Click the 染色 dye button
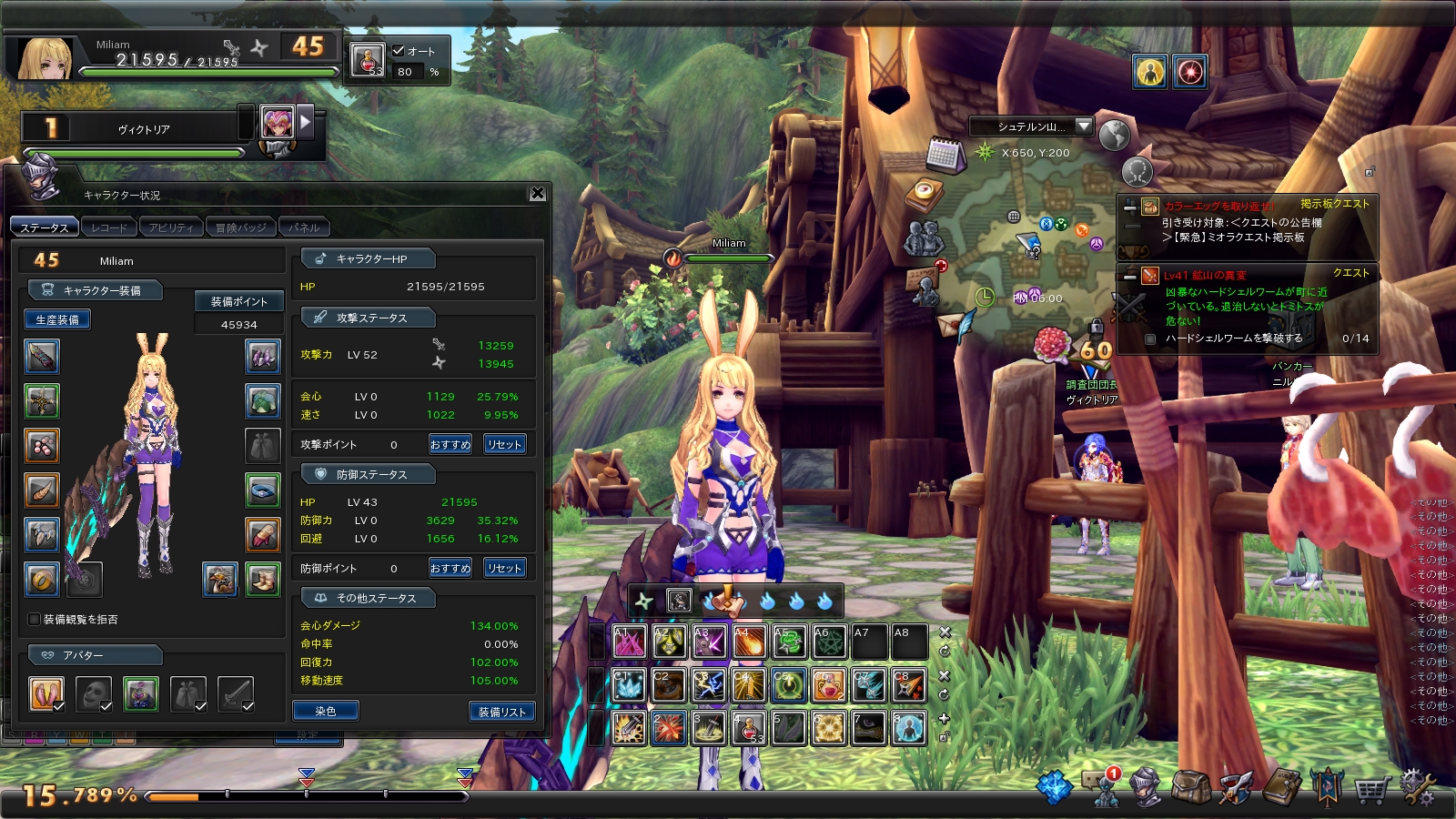Image resolution: width=1456 pixels, height=819 pixels. coord(325,711)
